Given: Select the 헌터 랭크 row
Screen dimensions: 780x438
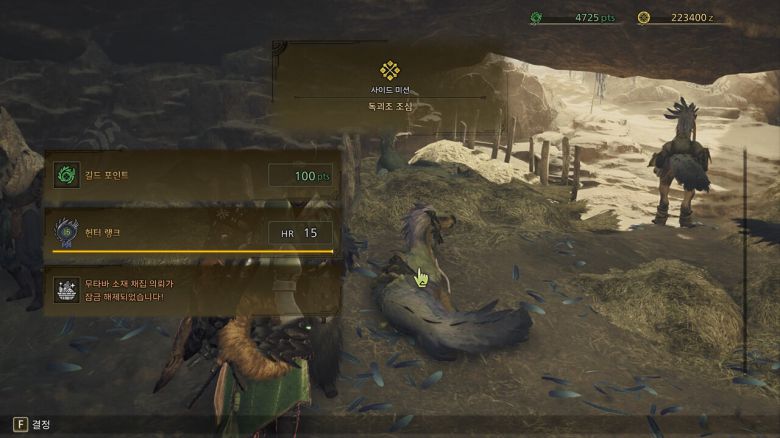Looking at the screenshot, I should pyautogui.click(x=192, y=232).
